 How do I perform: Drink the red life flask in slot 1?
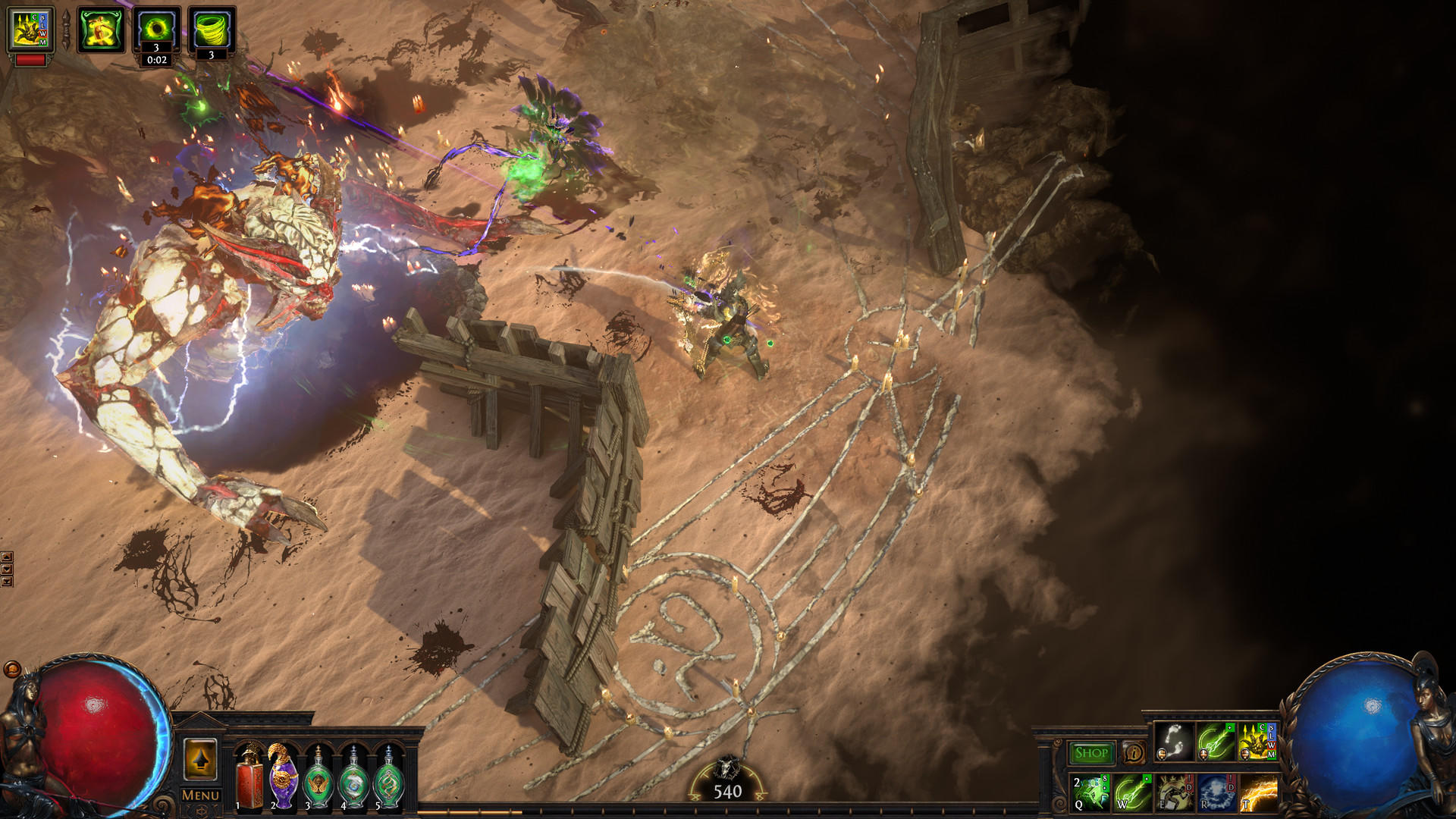(250, 785)
